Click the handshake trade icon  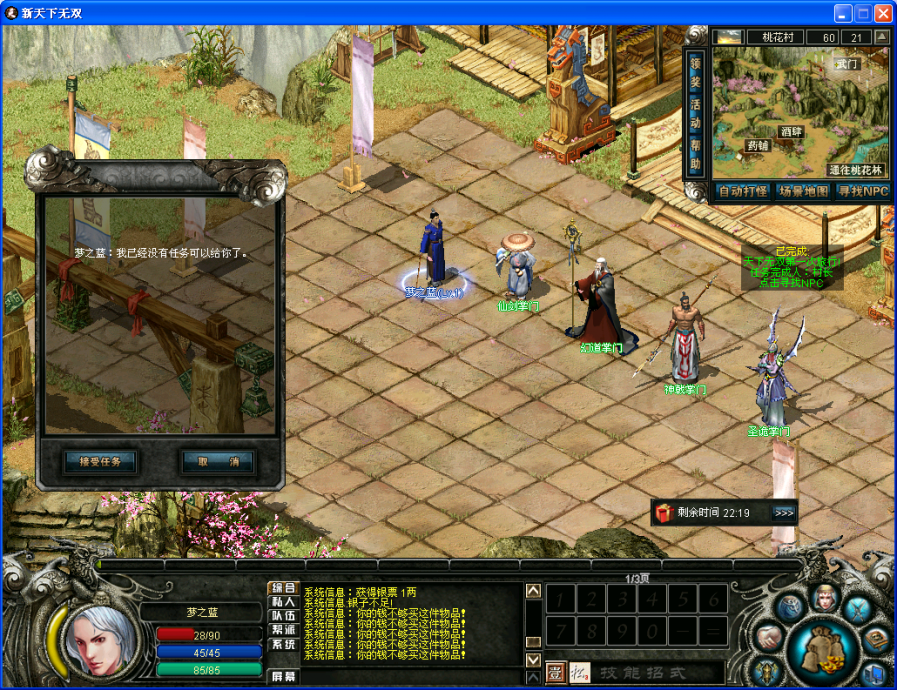(770, 636)
